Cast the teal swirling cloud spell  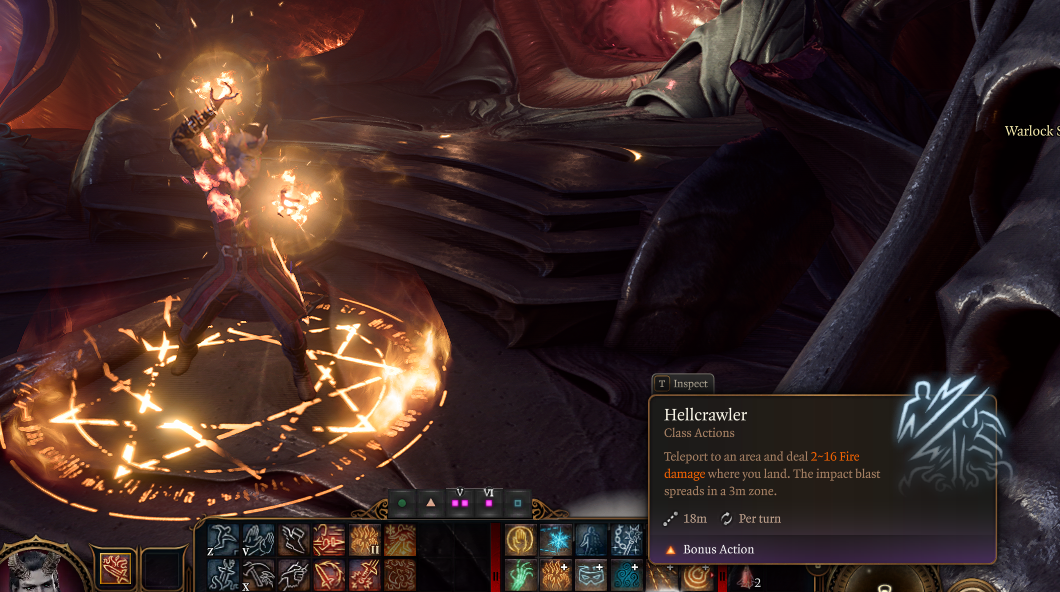pos(625,575)
